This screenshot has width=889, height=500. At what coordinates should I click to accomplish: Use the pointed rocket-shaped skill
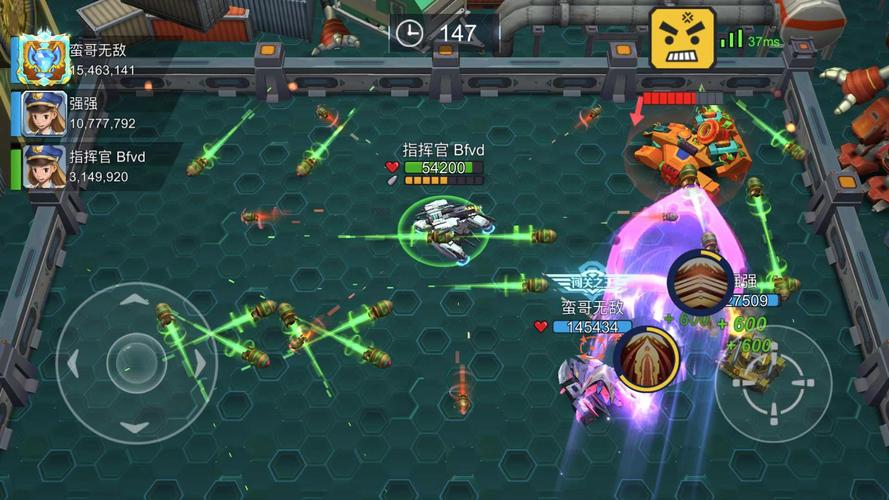coord(646,360)
